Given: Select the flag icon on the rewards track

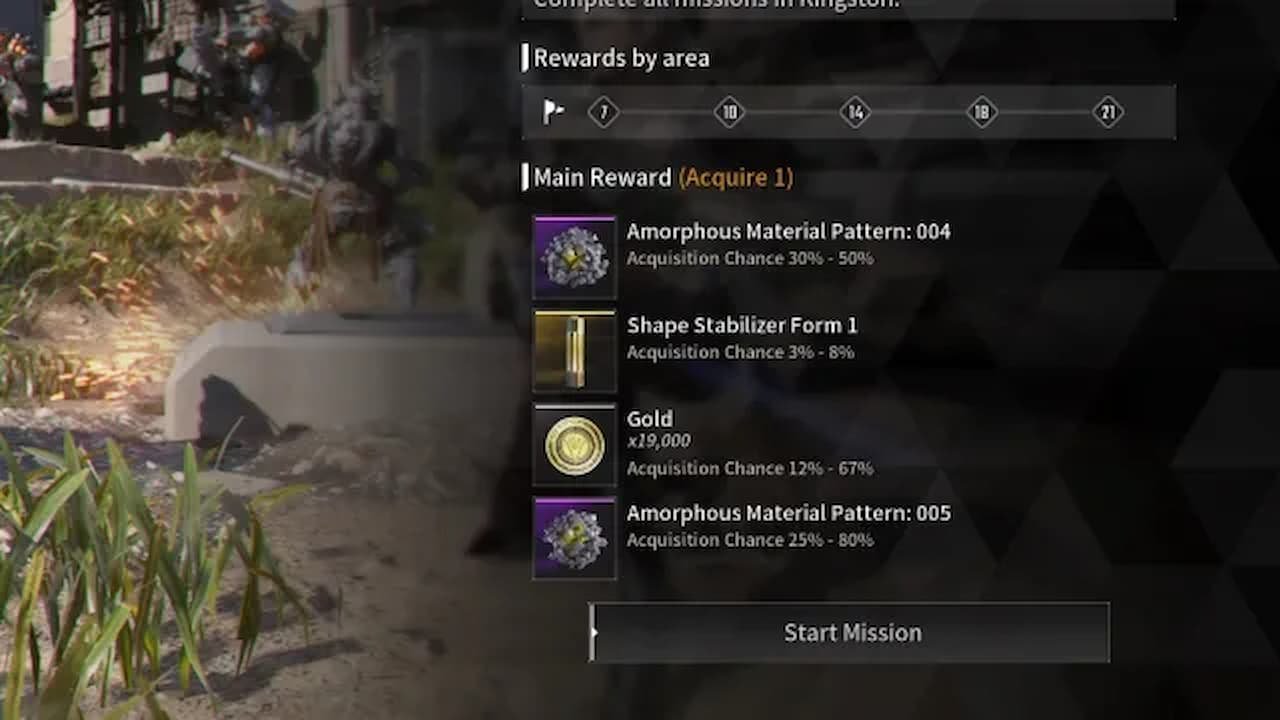Looking at the screenshot, I should coord(553,113).
